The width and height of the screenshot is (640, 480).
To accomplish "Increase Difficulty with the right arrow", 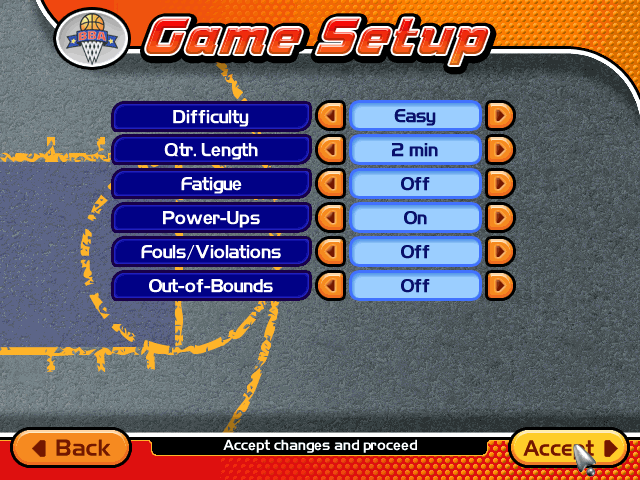I will point(500,116).
